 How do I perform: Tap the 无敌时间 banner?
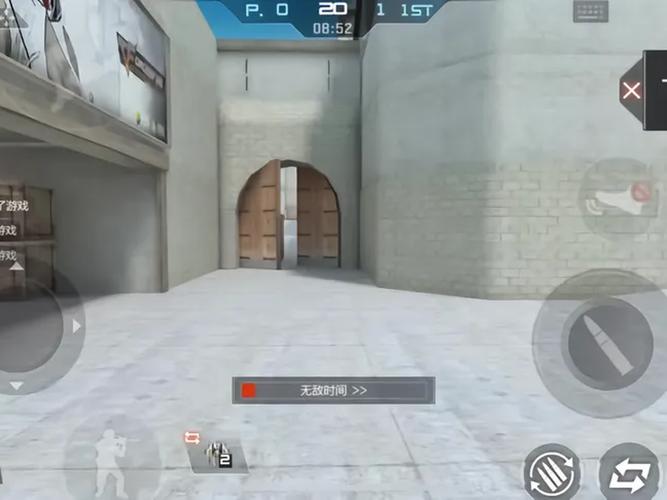pos(333,390)
